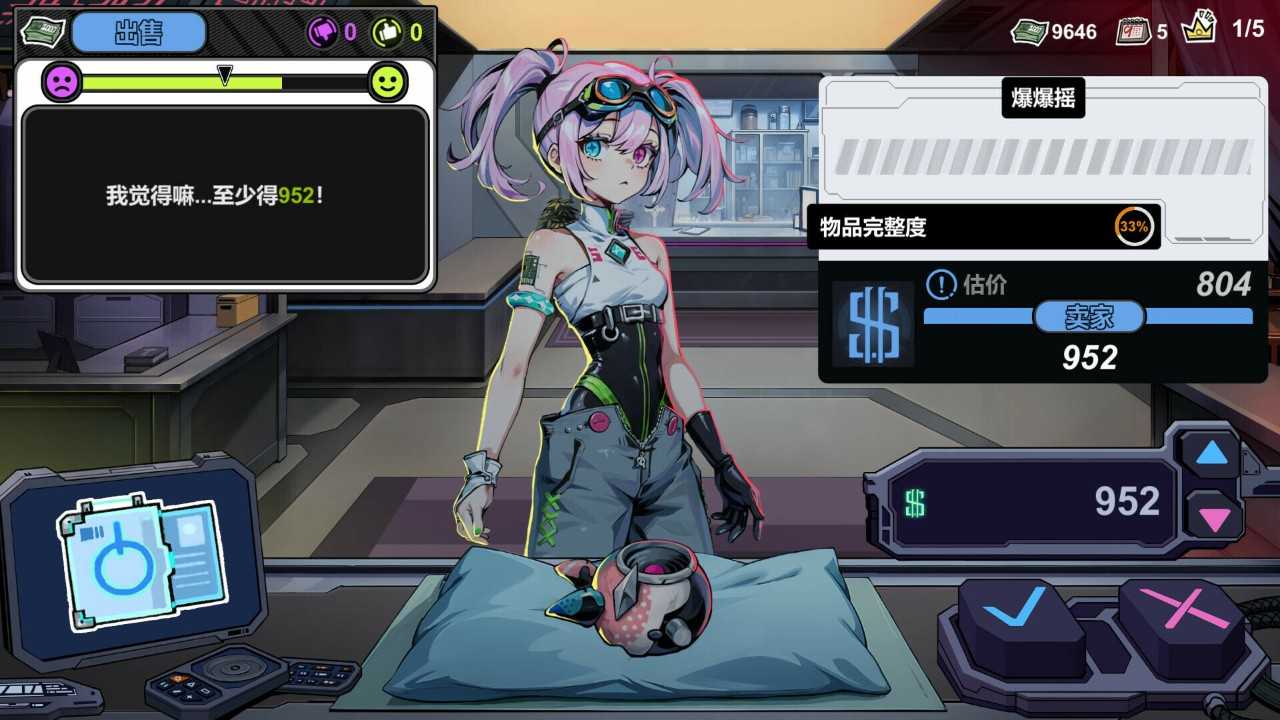Screen dimensions: 1280x720
Task: Raise the price with the blue up arrow
Action: click(x=1211, y=455)
